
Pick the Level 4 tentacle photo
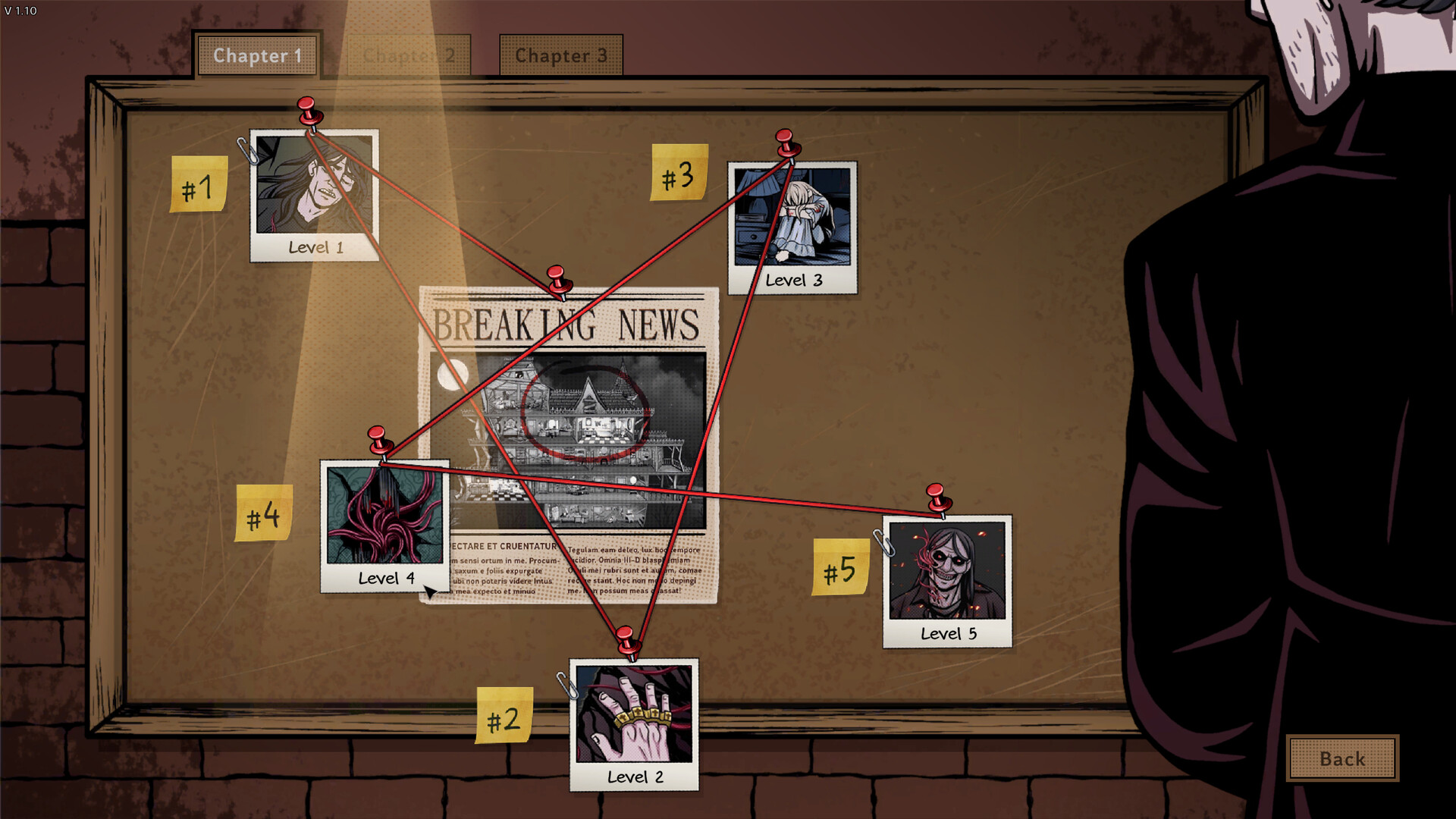[x=385, y=526]
